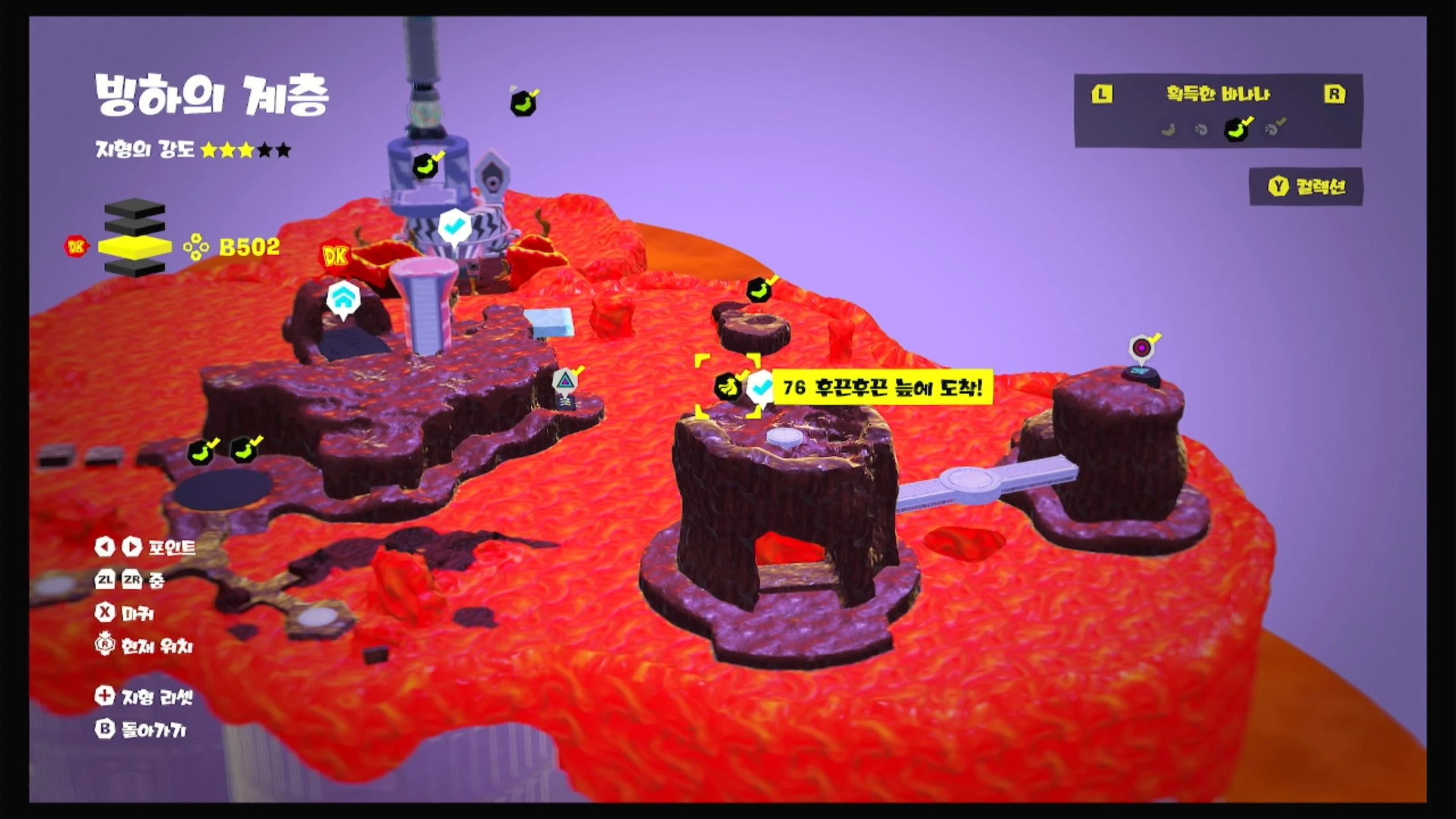Select the triangle challenge marker on the map
Viewport: 1456px width, 819px height.
(564, 381)
